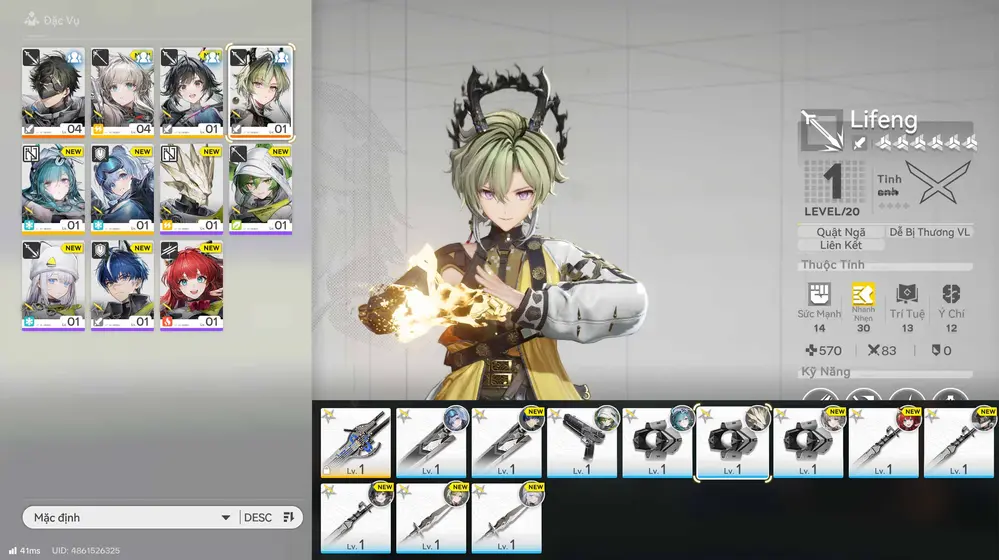Pick the red-haired operator card

pyautogui.click(x=191, y=285)
